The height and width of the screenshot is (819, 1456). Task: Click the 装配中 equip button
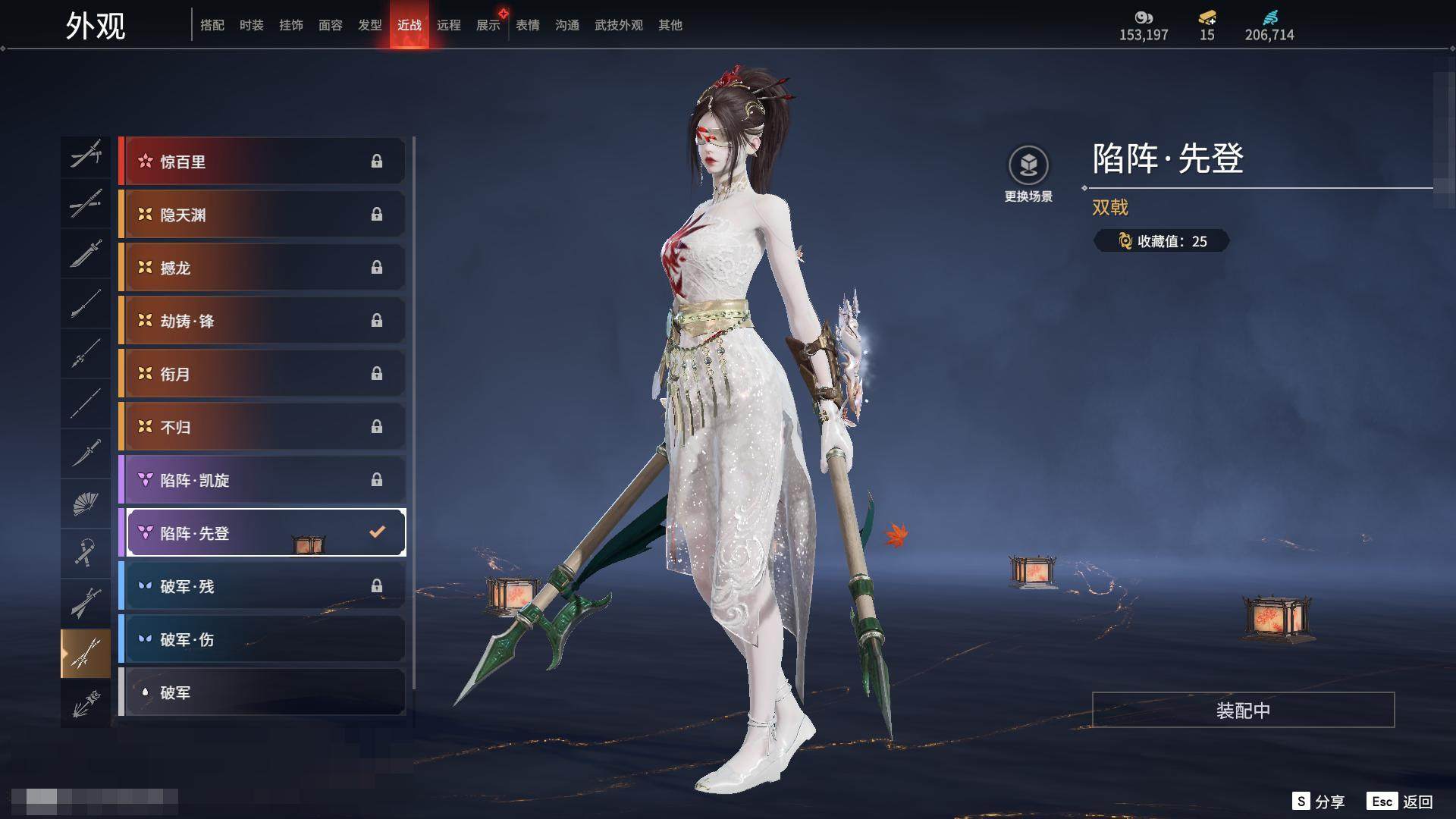point(1243,710)
